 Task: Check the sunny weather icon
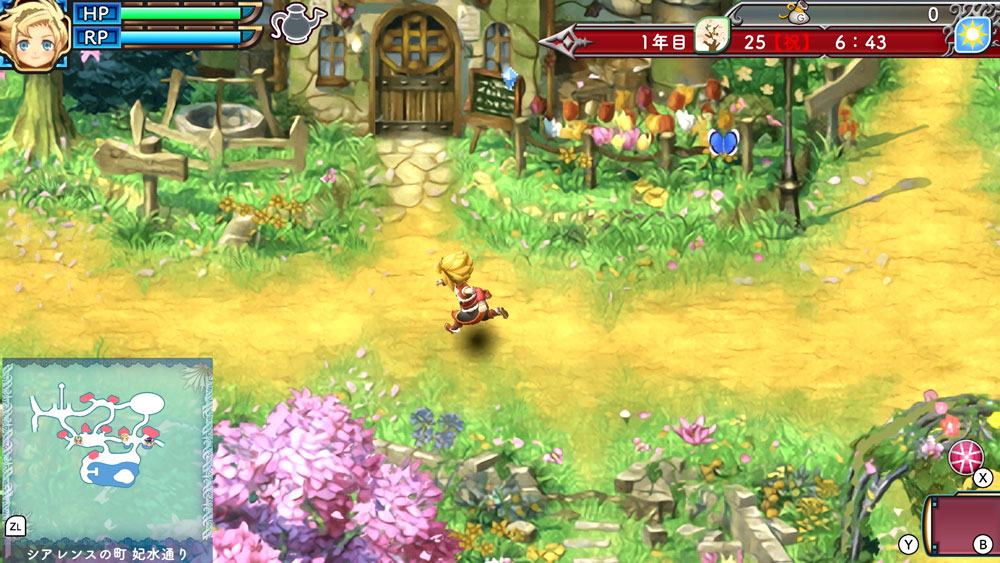coord(971,35)
